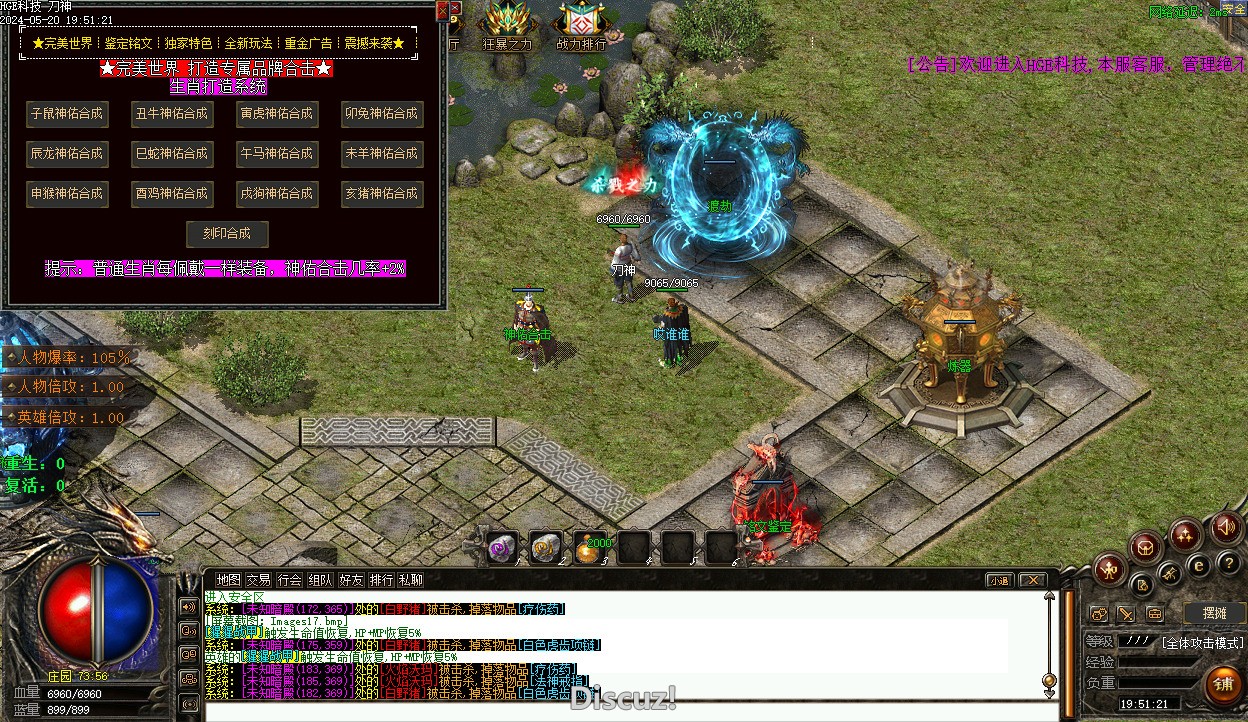Image resolution: width=1248 pixels, height=722 pixels.
Task: Choose 亥猪神佑合成 synthesis
Action: (x=381, y=193)
